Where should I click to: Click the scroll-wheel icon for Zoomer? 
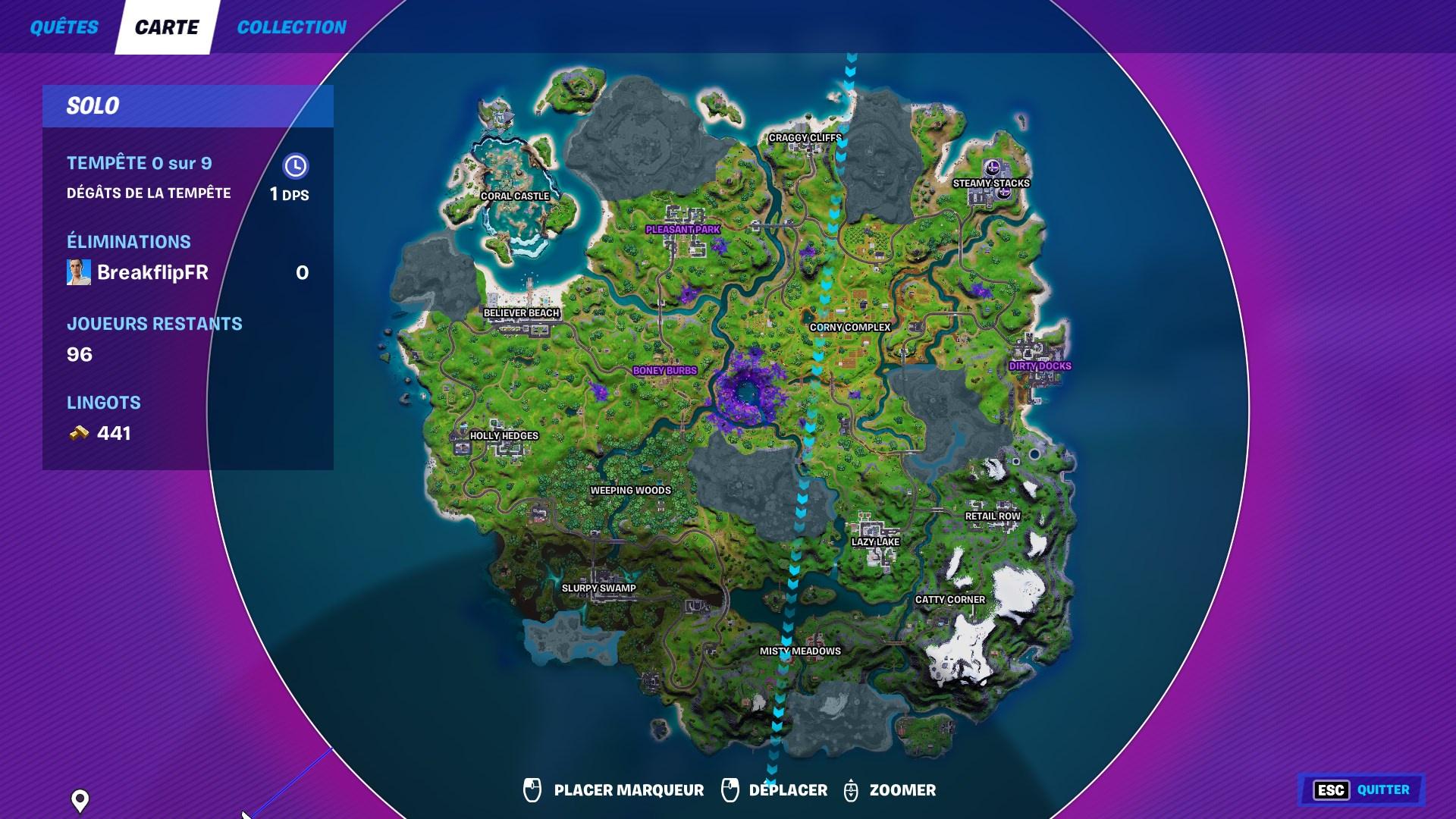pyautogui.click(x=853, y=789)
